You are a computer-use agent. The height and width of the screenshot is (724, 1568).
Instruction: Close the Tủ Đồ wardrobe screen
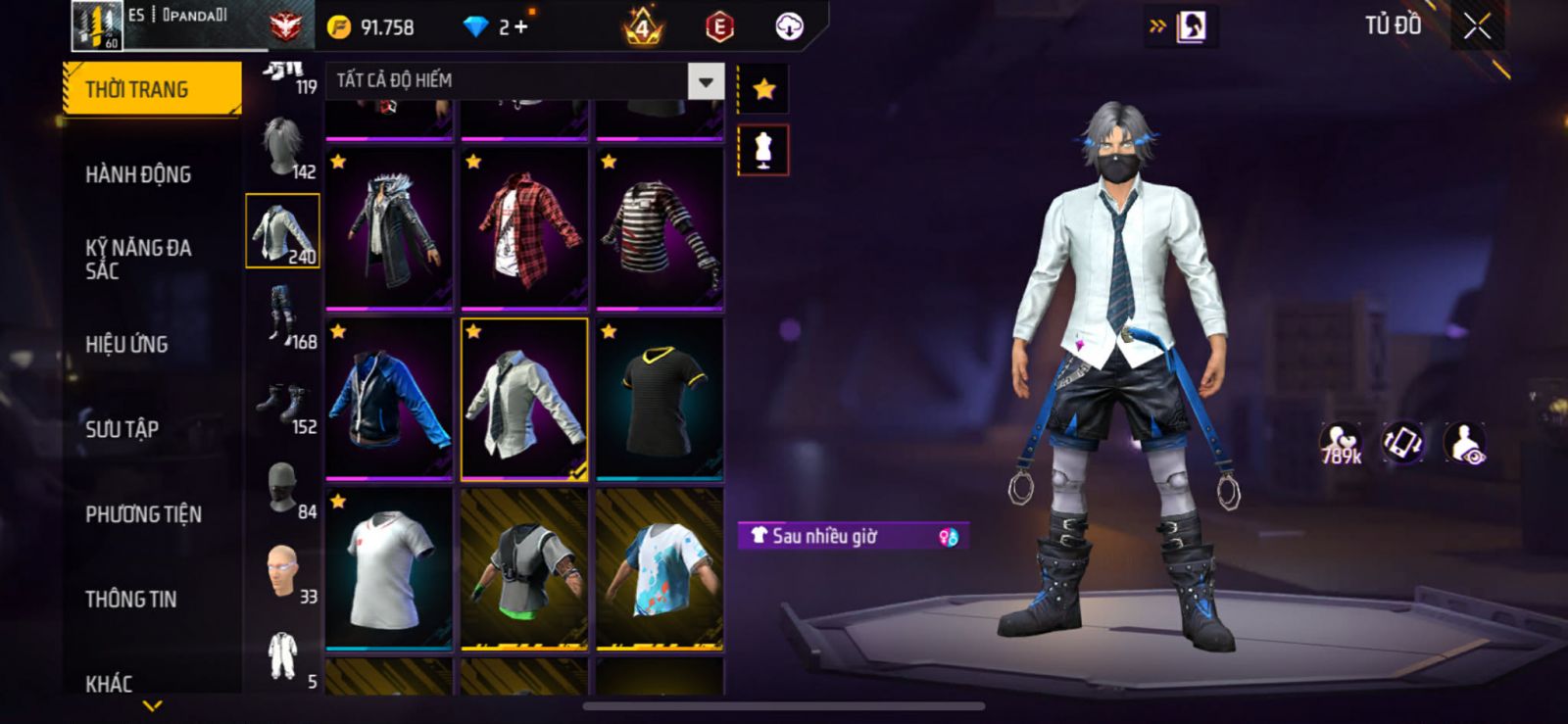click(x=1477, y=27)
